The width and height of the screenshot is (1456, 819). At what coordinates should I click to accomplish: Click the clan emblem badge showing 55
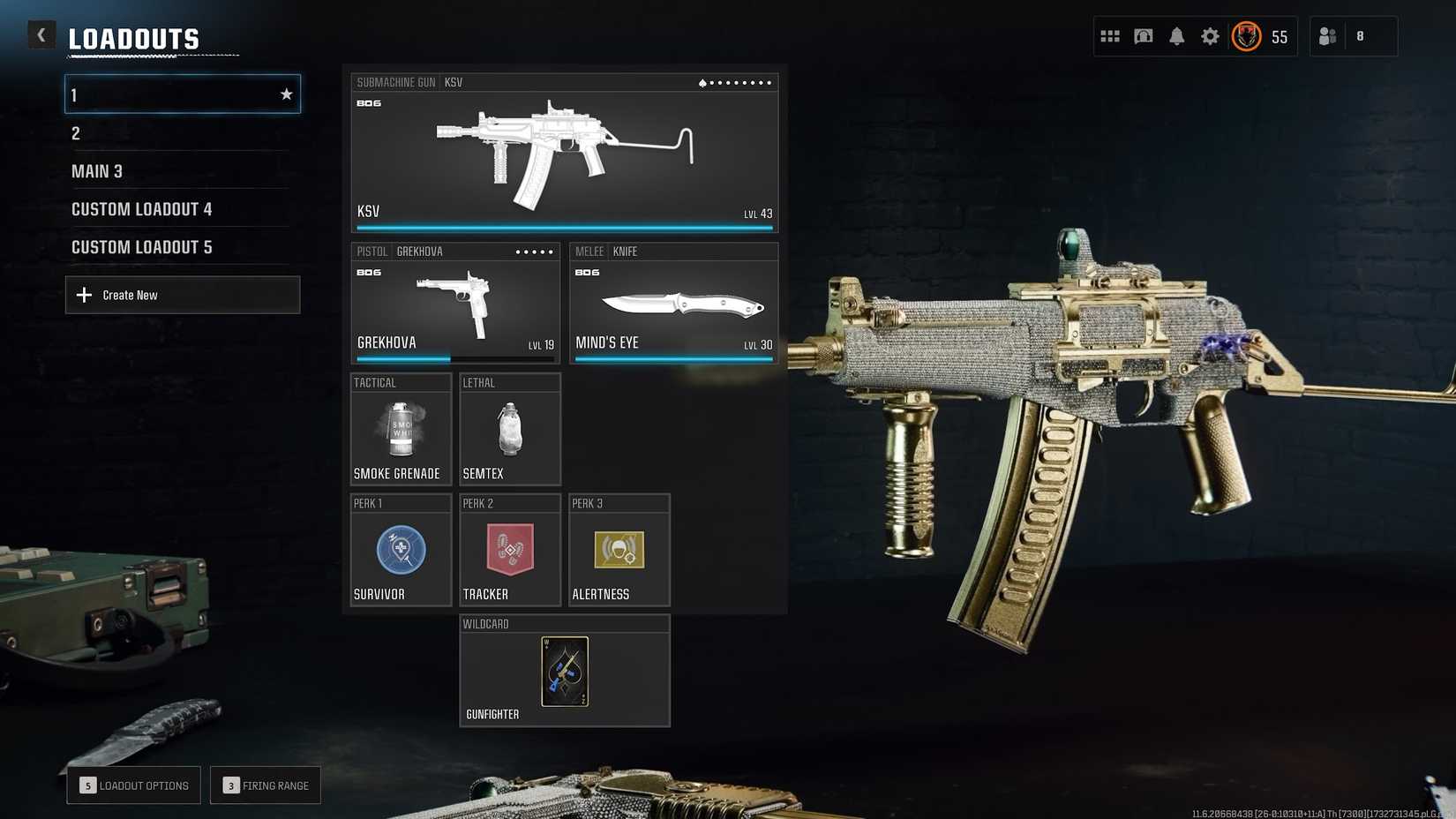(x=1246, y=36)
